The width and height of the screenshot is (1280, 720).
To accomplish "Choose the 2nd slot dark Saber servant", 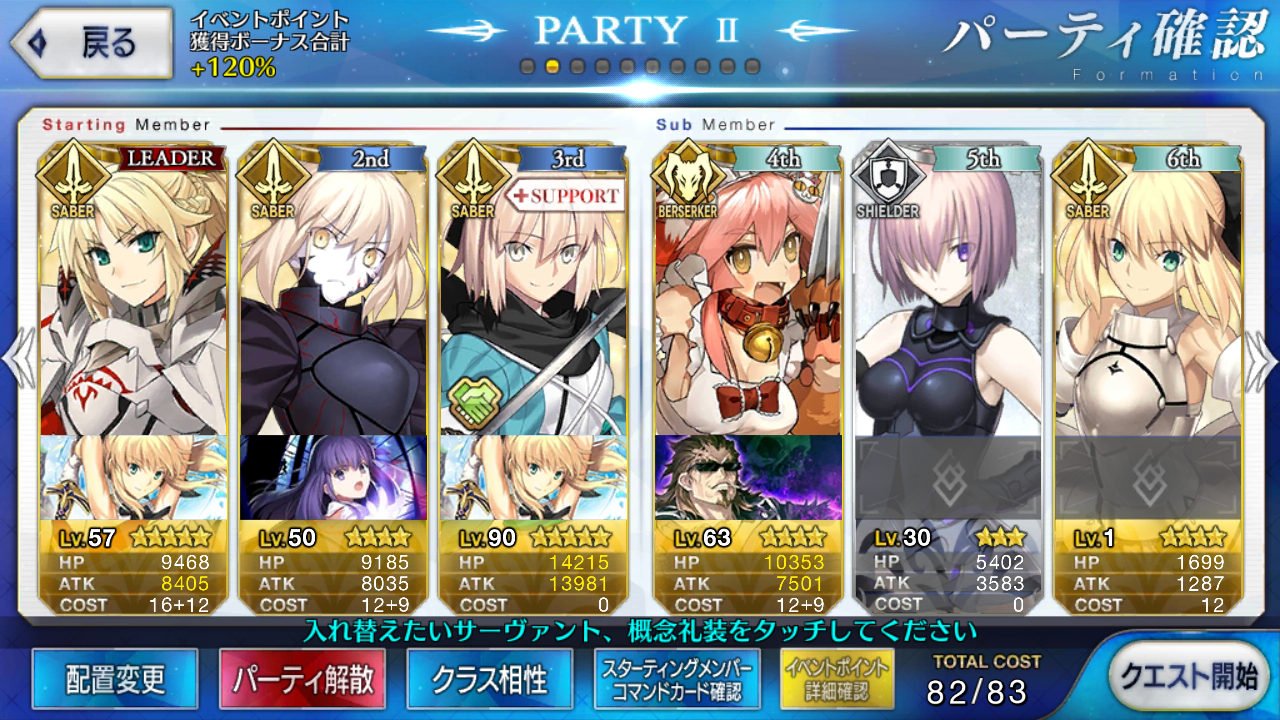I will tap(333, 300).
